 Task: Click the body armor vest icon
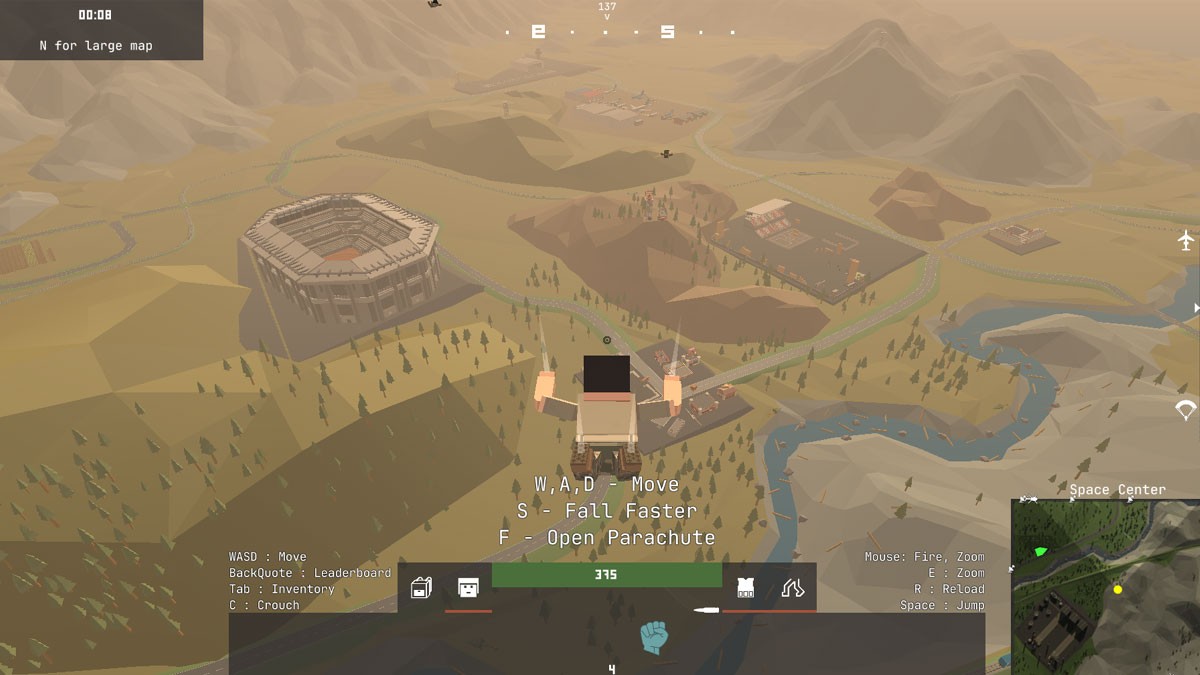click(745, 587)
